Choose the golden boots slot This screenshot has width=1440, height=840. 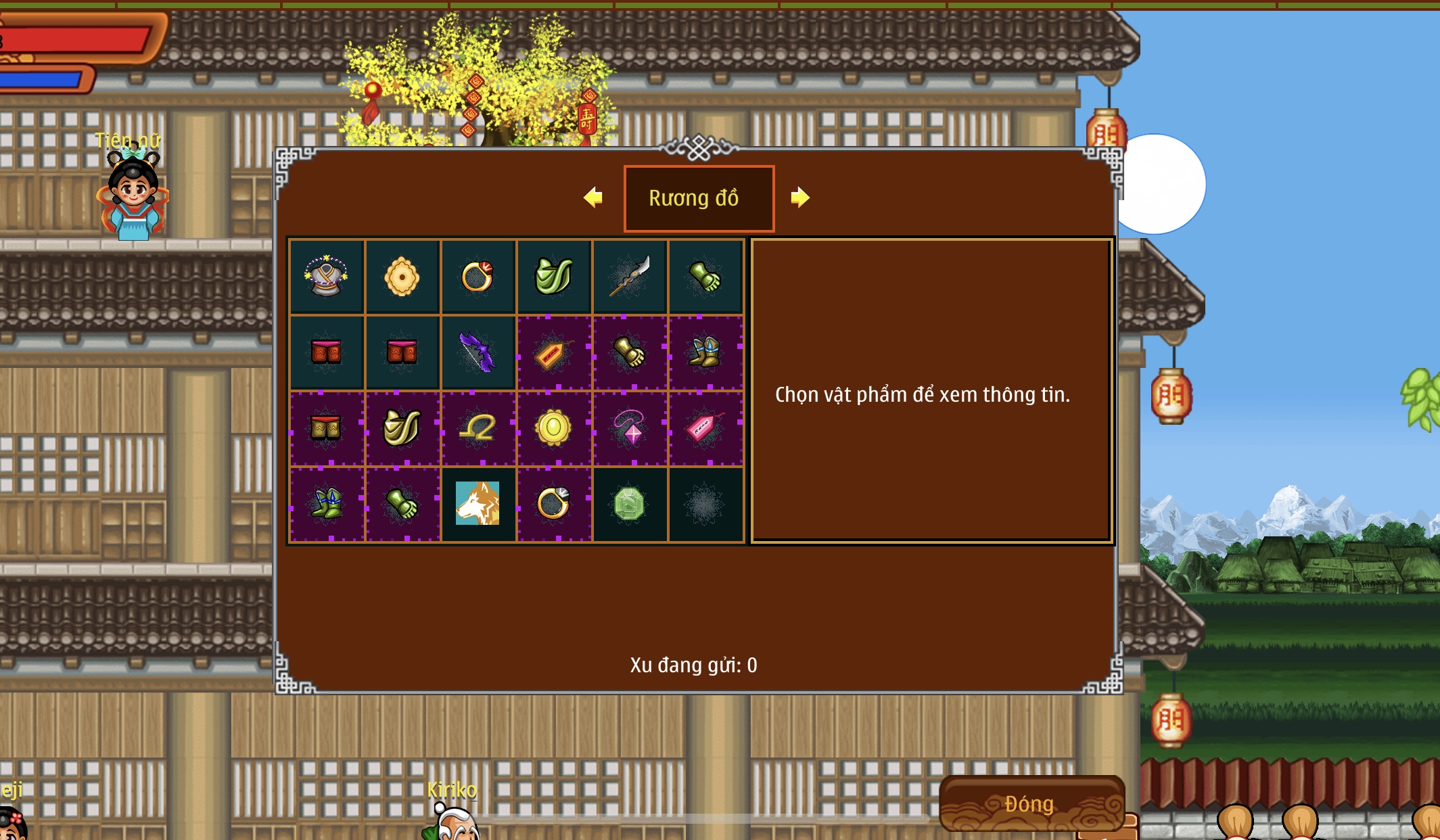coord(705,352)
